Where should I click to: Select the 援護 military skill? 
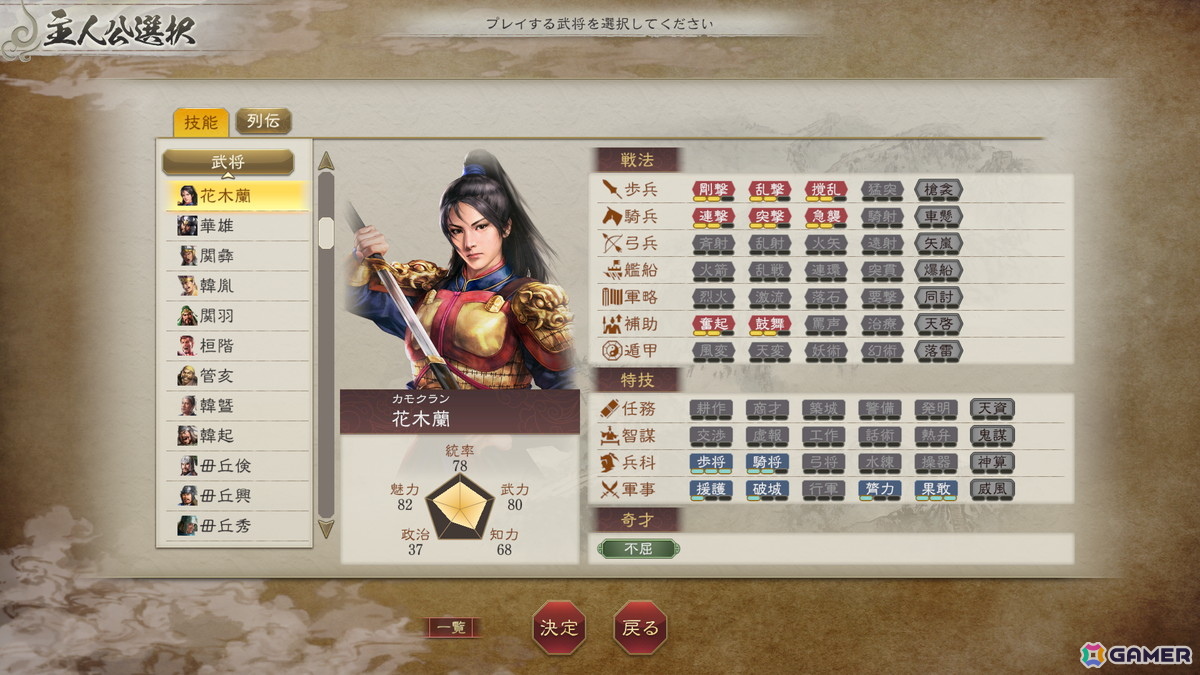click(x=710, y=489)
